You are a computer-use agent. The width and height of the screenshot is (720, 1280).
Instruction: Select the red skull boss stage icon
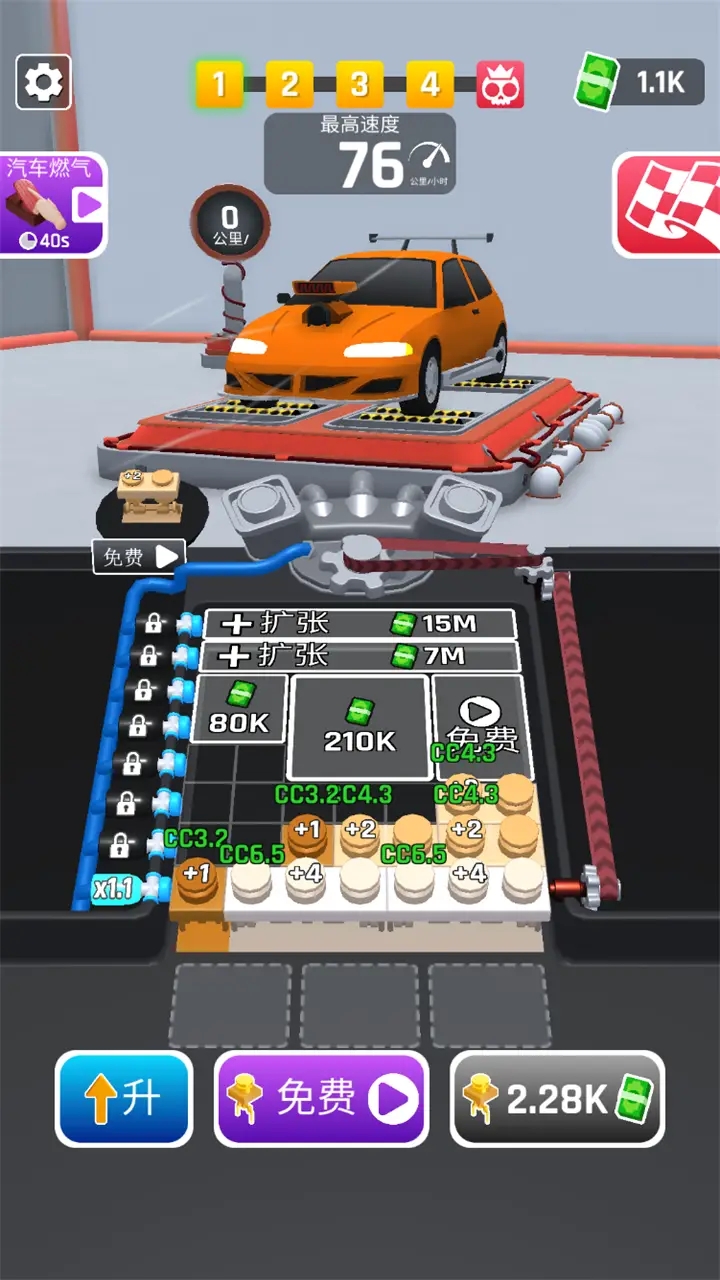(x=499, y=85)
